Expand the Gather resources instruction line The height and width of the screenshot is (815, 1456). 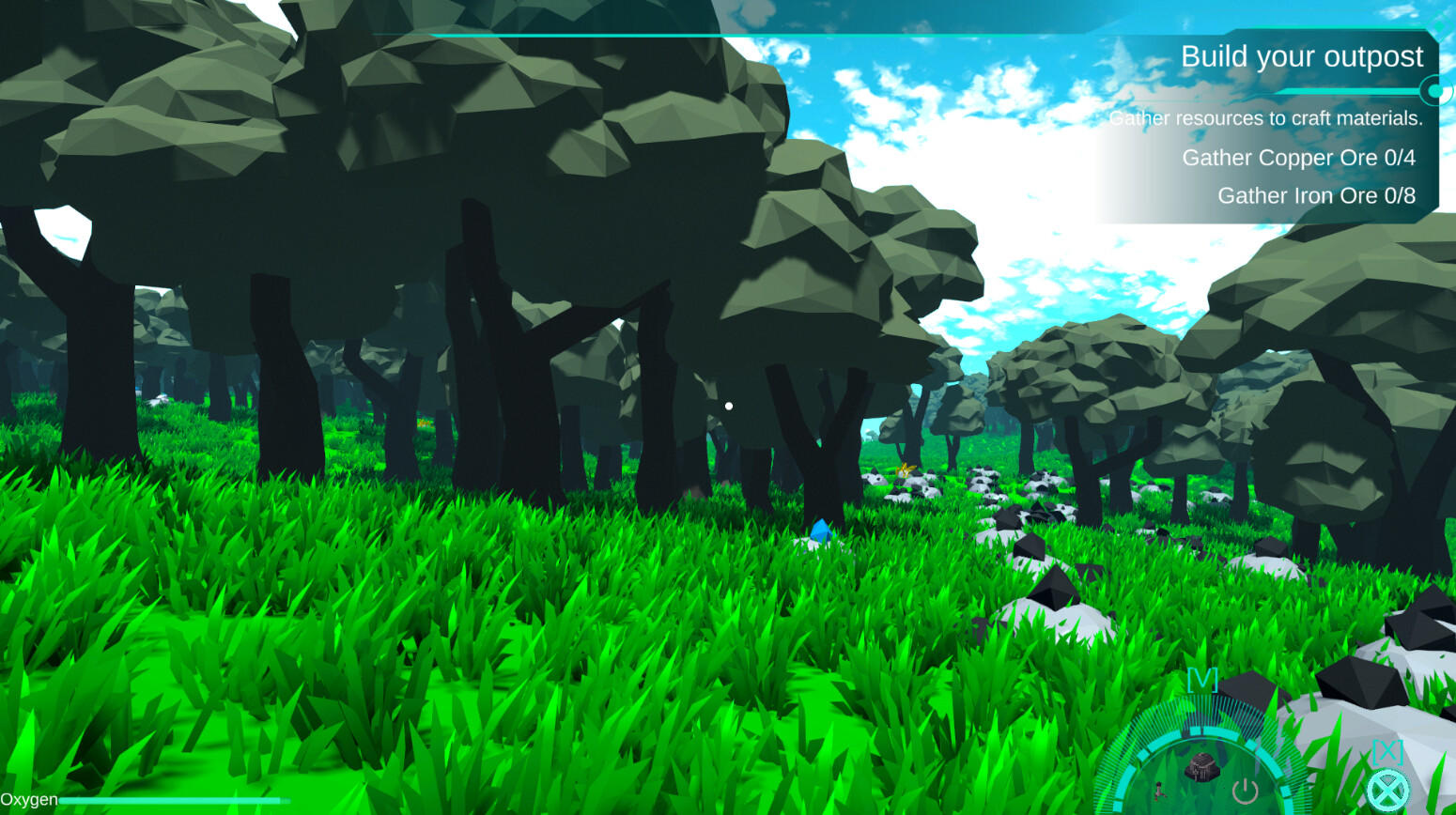pyautogui.click(x=1267, y=118)
